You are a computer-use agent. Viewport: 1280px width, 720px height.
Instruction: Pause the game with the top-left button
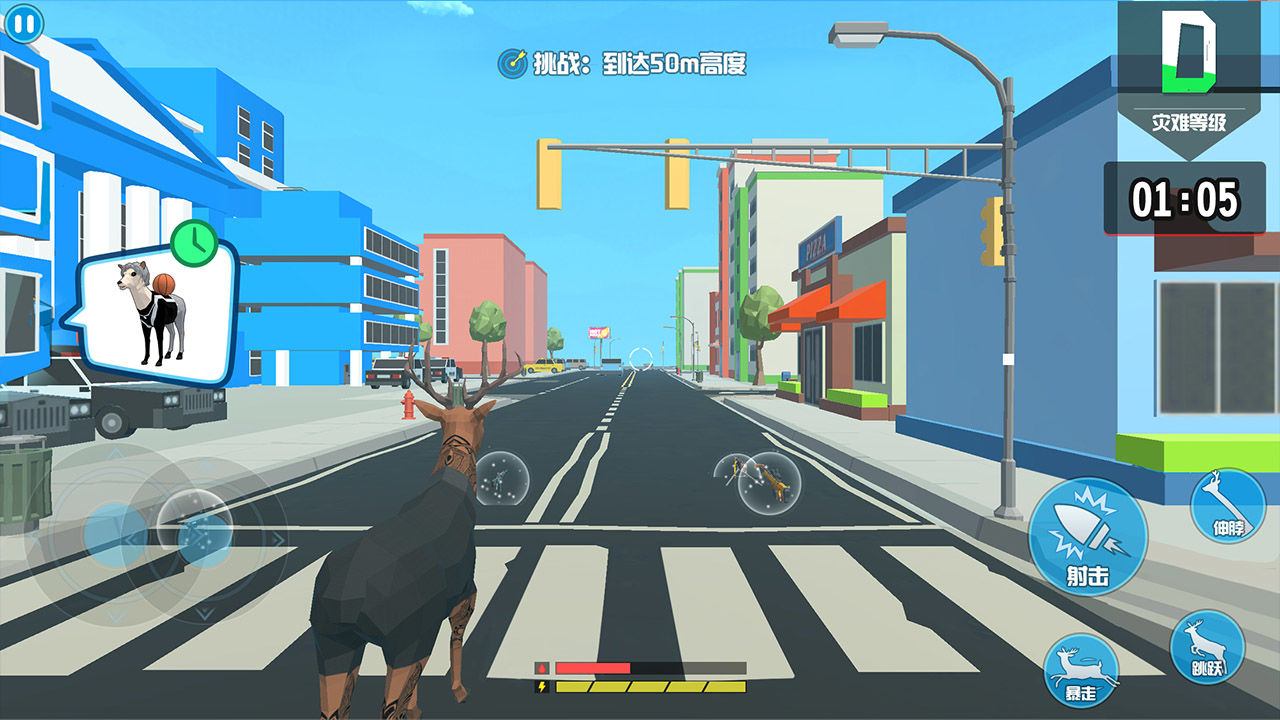[23, 22]
